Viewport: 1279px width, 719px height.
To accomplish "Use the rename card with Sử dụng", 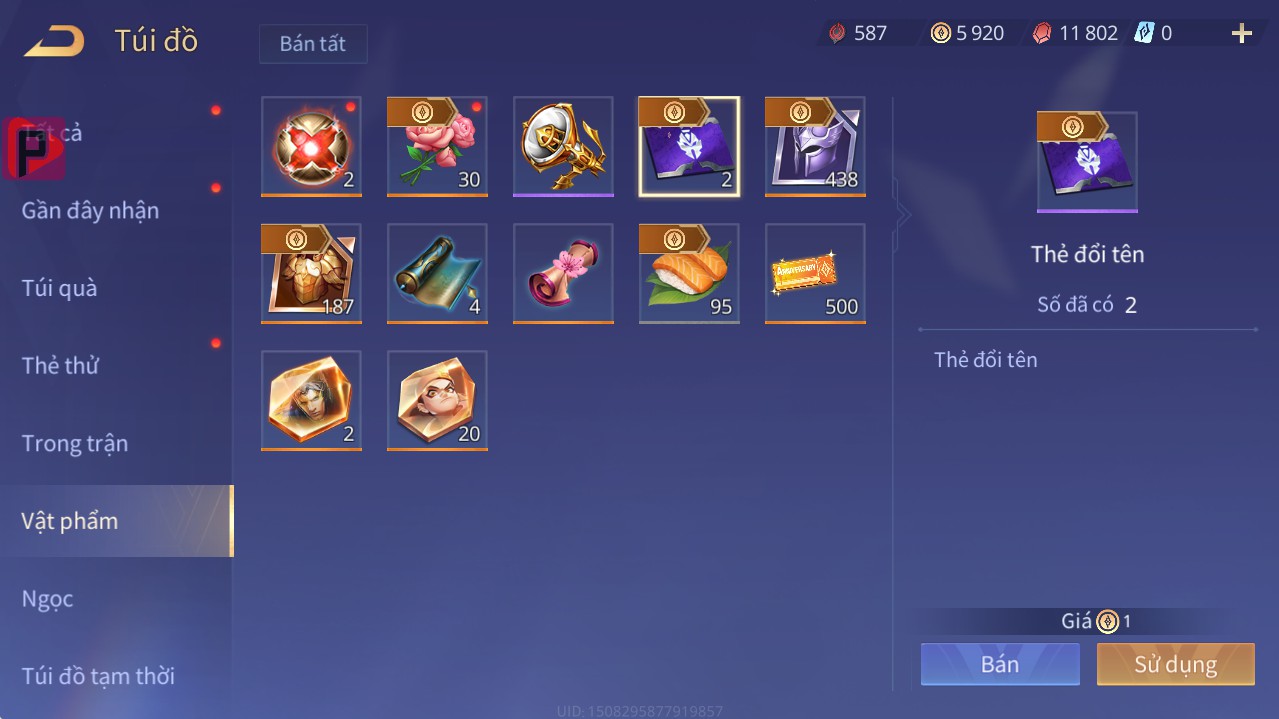I will (x=1175, y=664).
